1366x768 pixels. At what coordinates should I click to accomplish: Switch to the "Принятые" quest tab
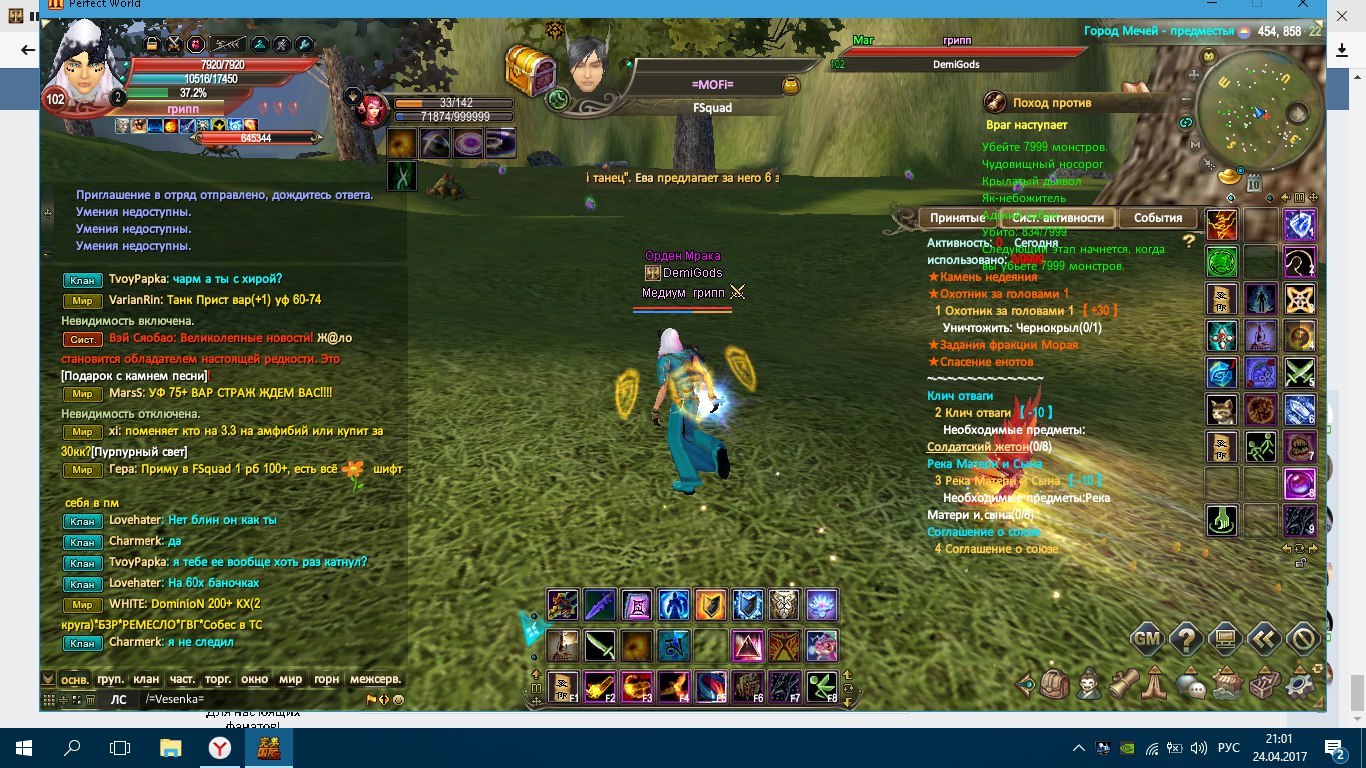(x=957, y=218)
